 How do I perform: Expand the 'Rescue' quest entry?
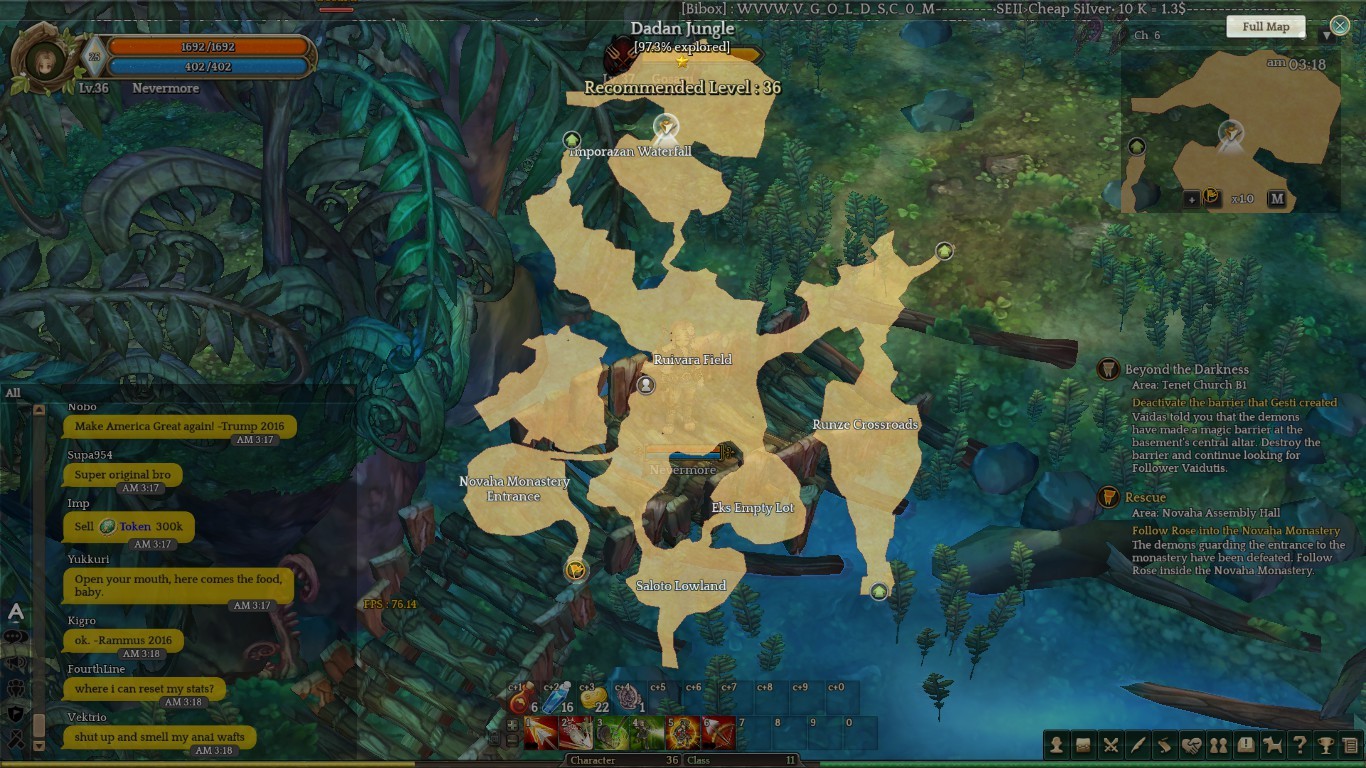[1146, 497]
